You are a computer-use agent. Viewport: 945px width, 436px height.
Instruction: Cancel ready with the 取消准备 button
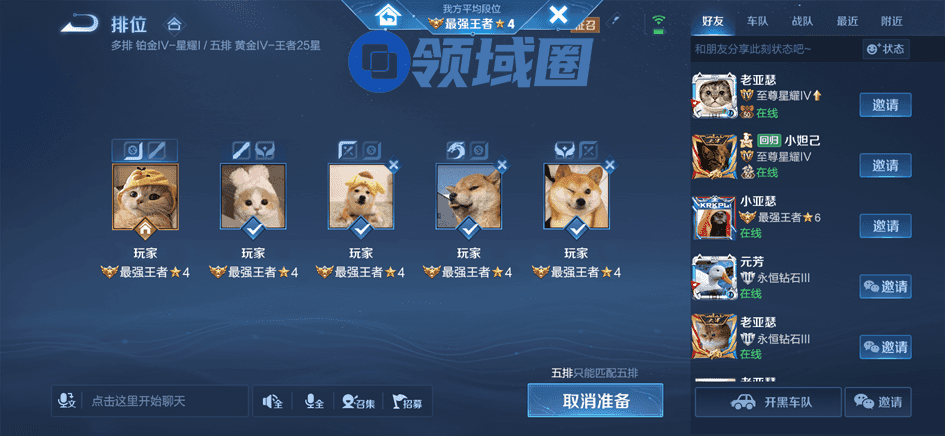[x=595, y=401]
